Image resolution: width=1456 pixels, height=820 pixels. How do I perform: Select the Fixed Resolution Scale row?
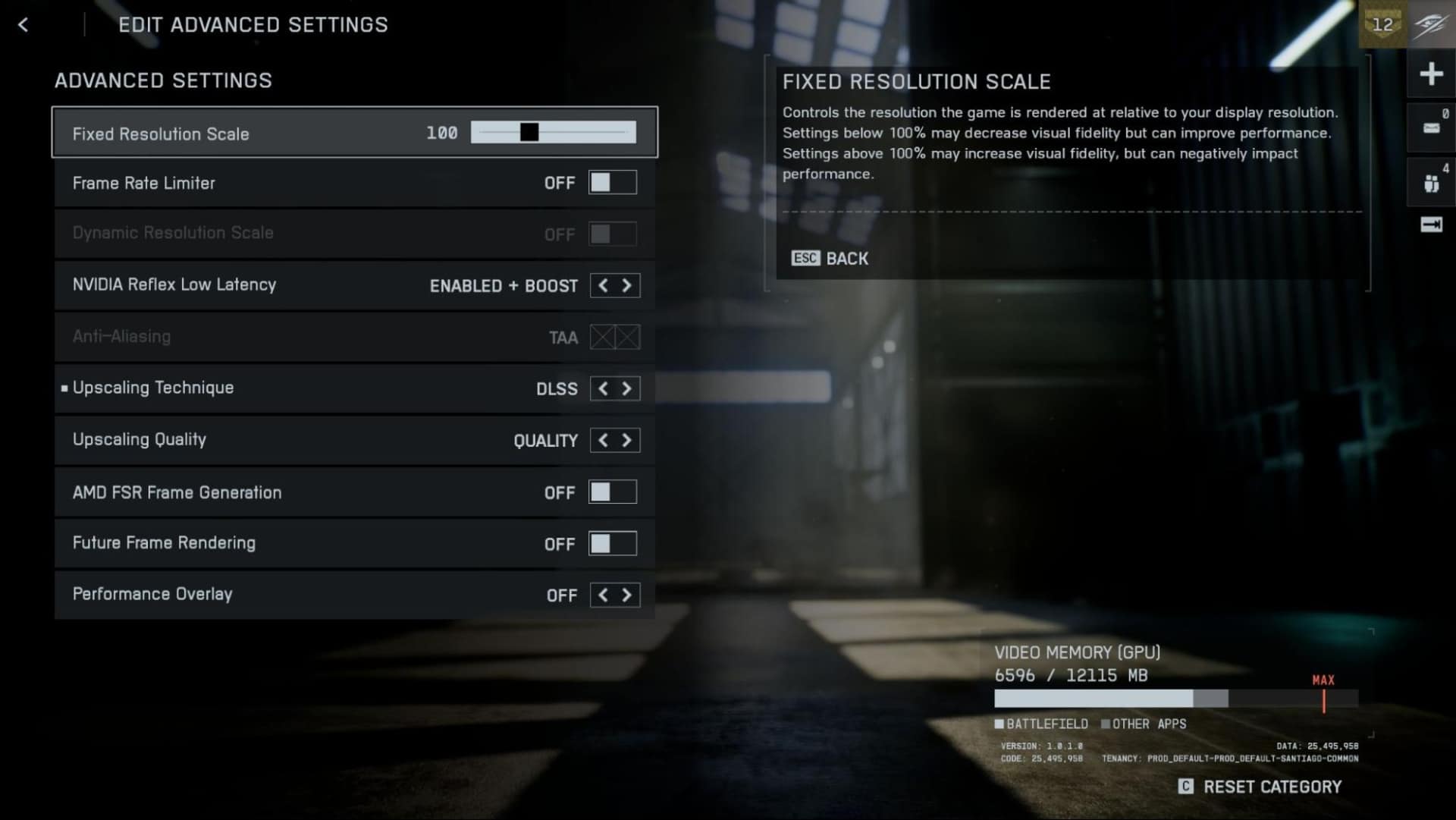[227, 134]
